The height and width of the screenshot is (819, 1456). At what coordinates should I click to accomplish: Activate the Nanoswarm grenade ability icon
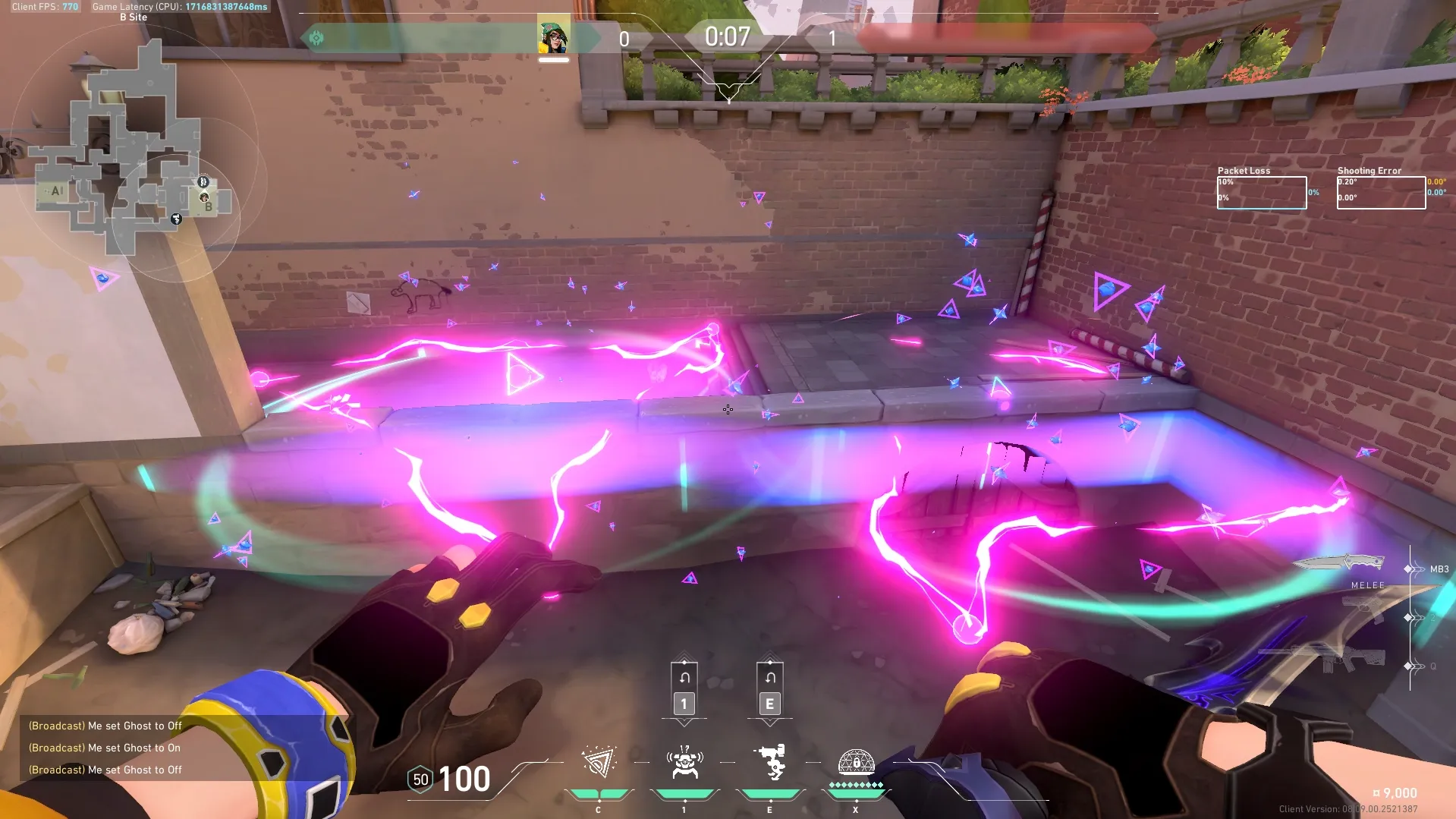point(599,763)
